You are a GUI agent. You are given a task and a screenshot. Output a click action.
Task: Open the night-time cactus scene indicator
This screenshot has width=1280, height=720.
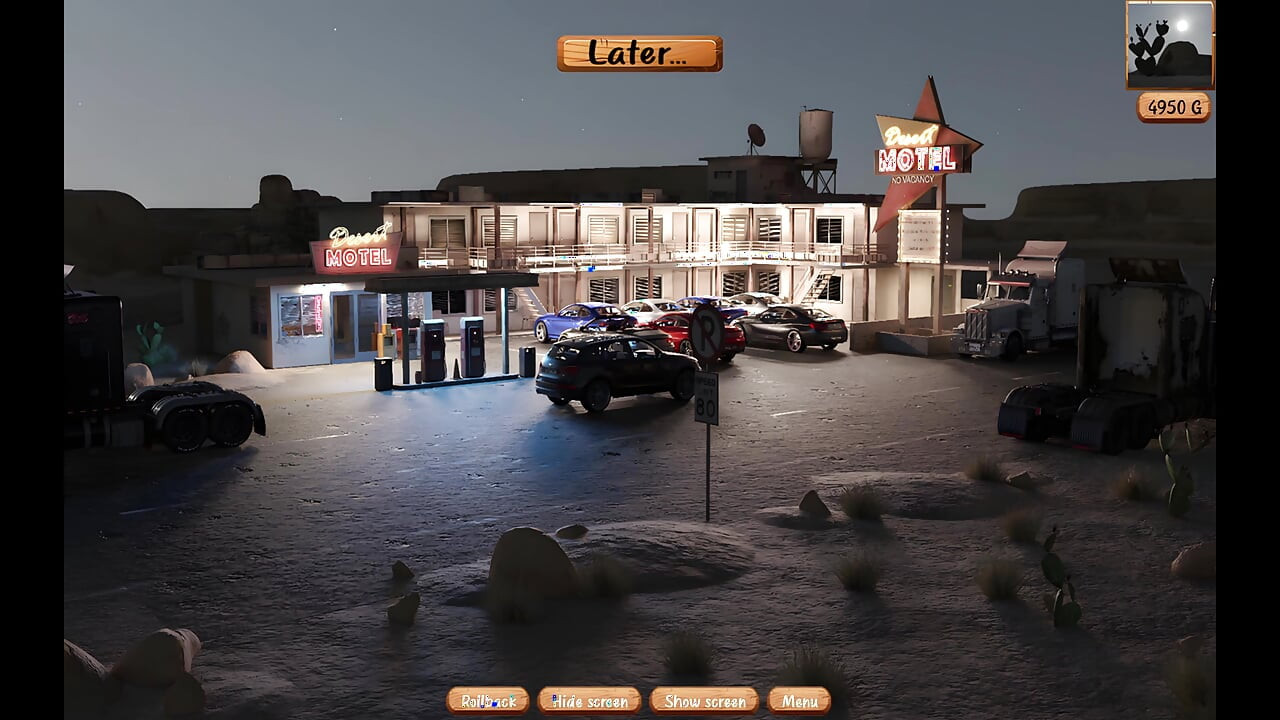1168,44
